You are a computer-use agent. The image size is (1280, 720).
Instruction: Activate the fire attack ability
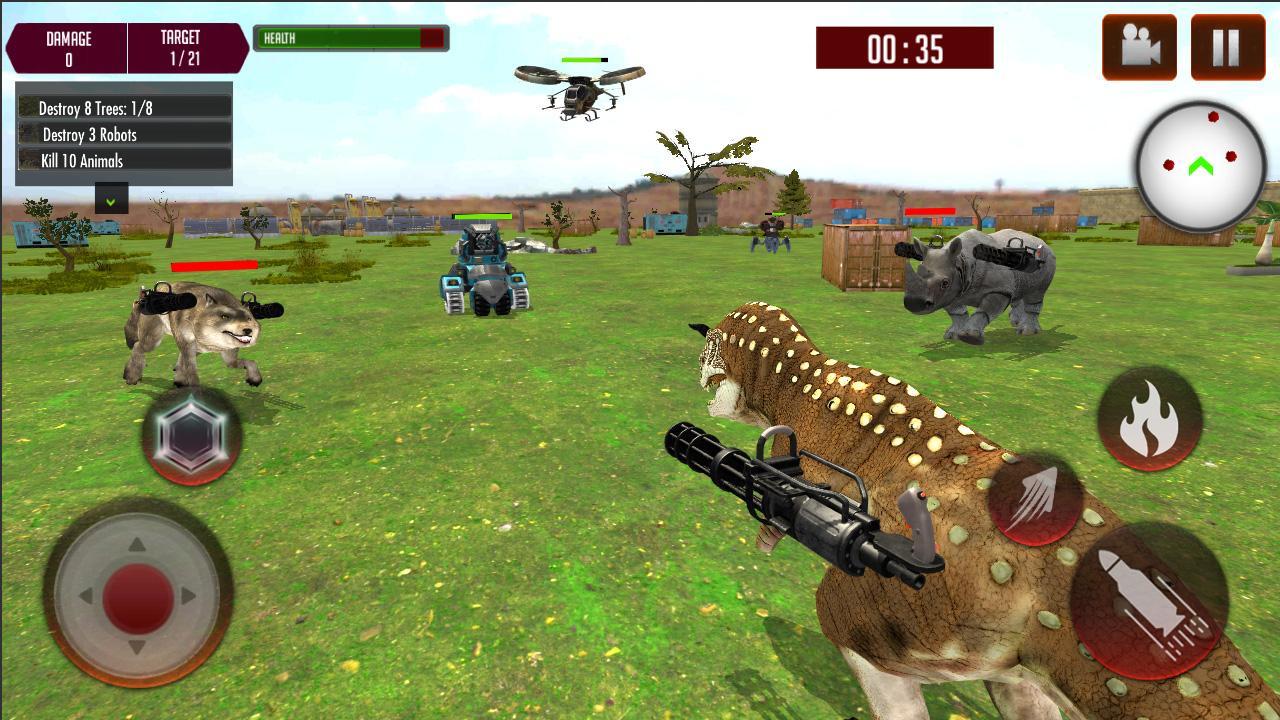point(1148,418)
